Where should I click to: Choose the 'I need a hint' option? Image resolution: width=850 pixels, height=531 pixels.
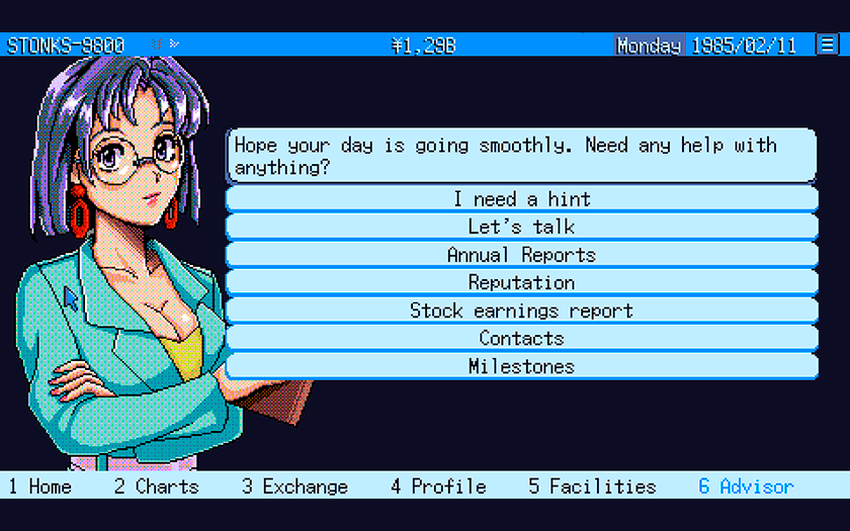pos(521,199)
